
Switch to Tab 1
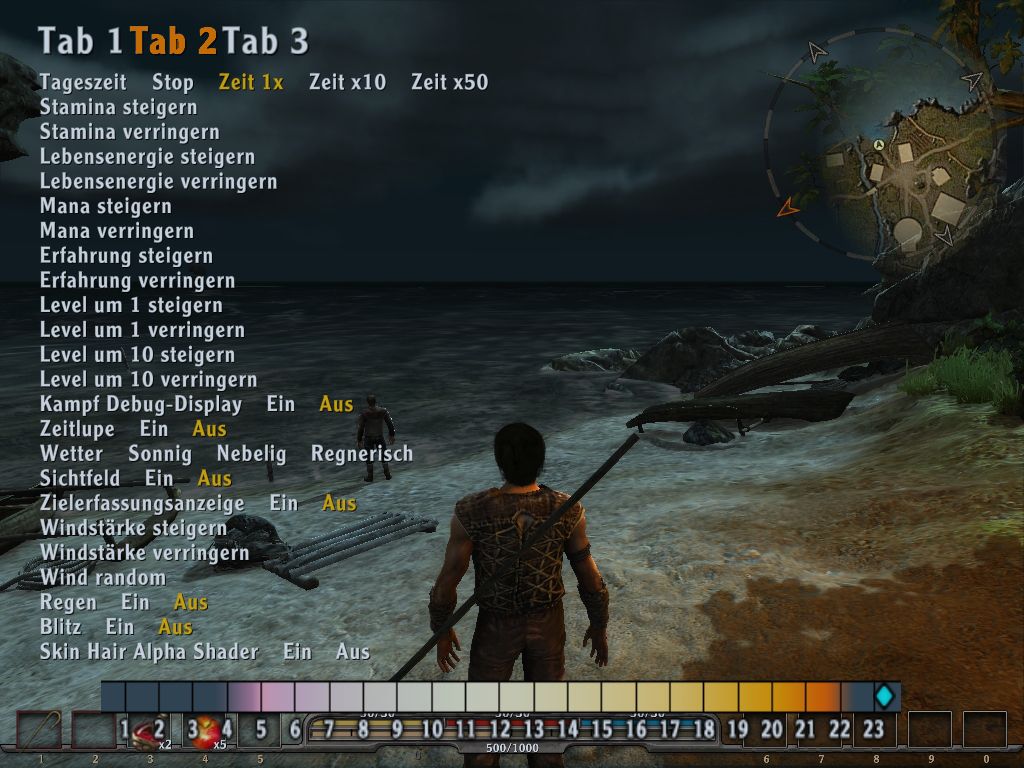(x=80, y=41)
